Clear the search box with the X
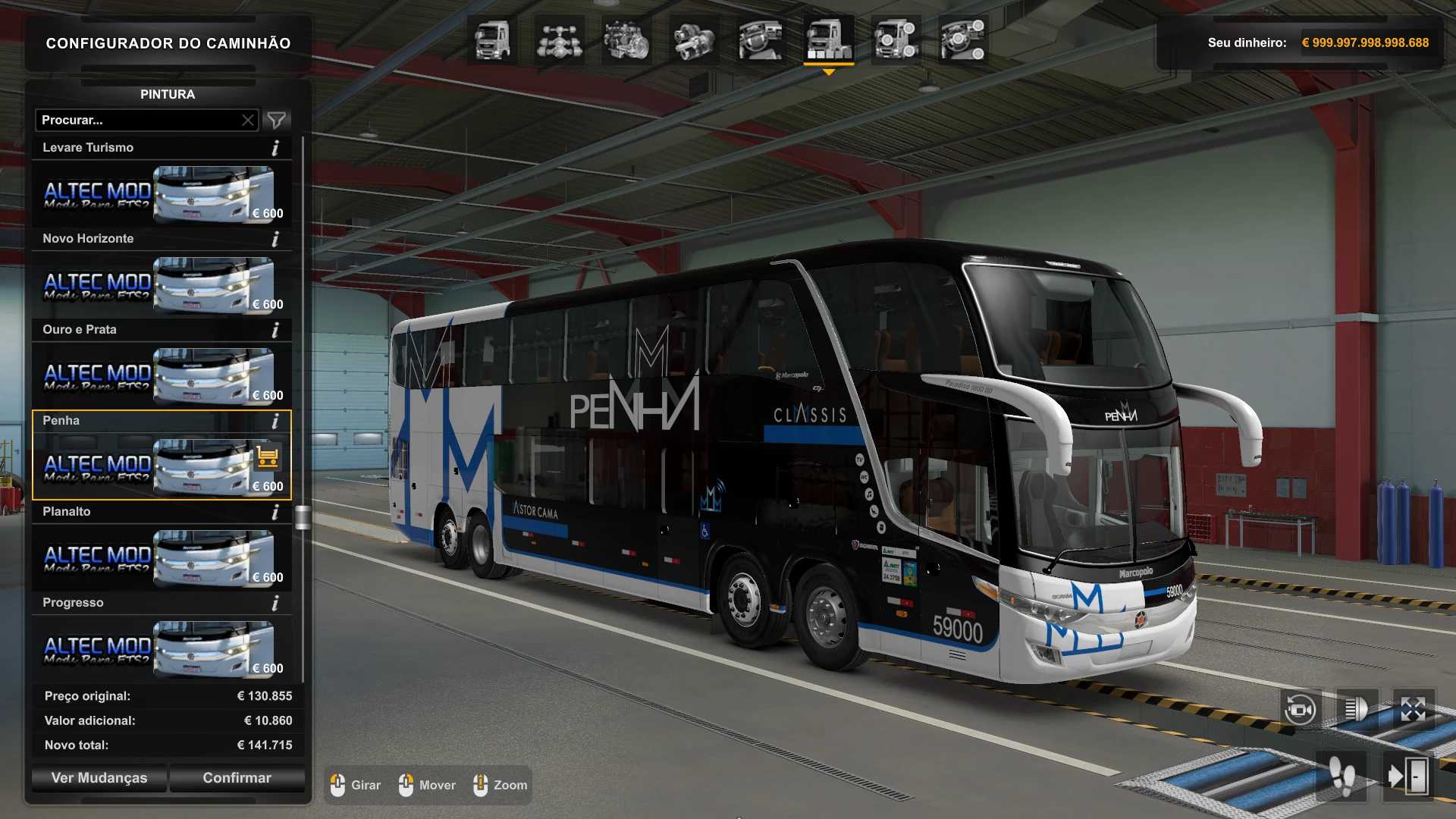Image resolution: width=1456 pixels, height=819 pixels. point(248,120)
